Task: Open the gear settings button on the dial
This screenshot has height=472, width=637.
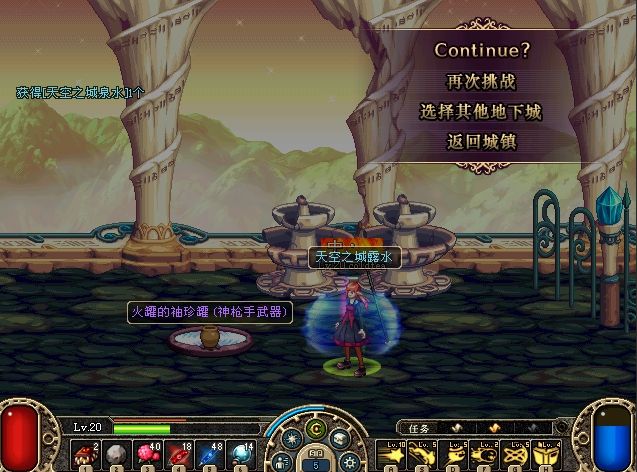Action: [x=348, y=461]
